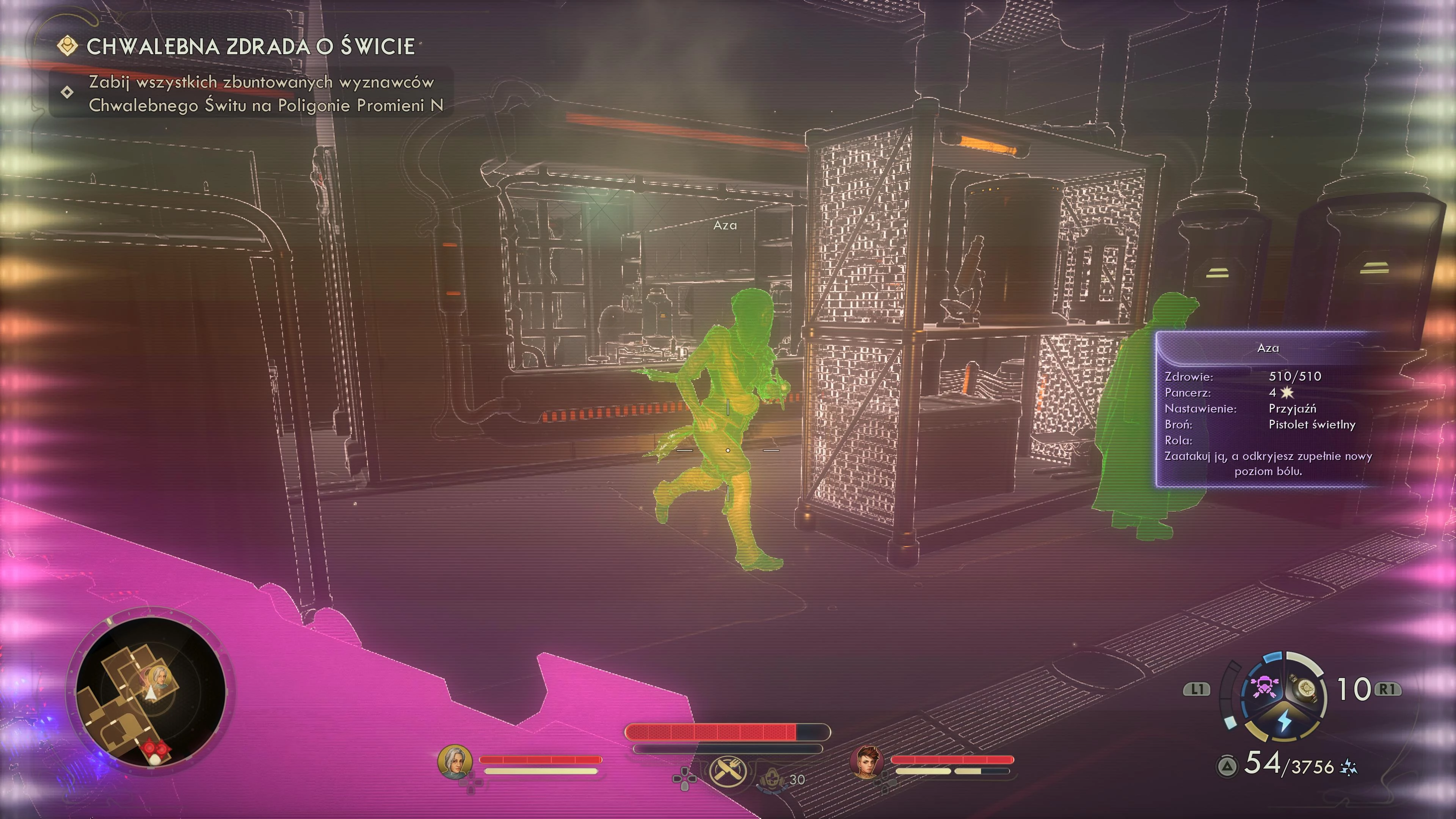Click the shock ammo type icon
This screenshot has height=819, width=1456.
tap(1349, 767)
